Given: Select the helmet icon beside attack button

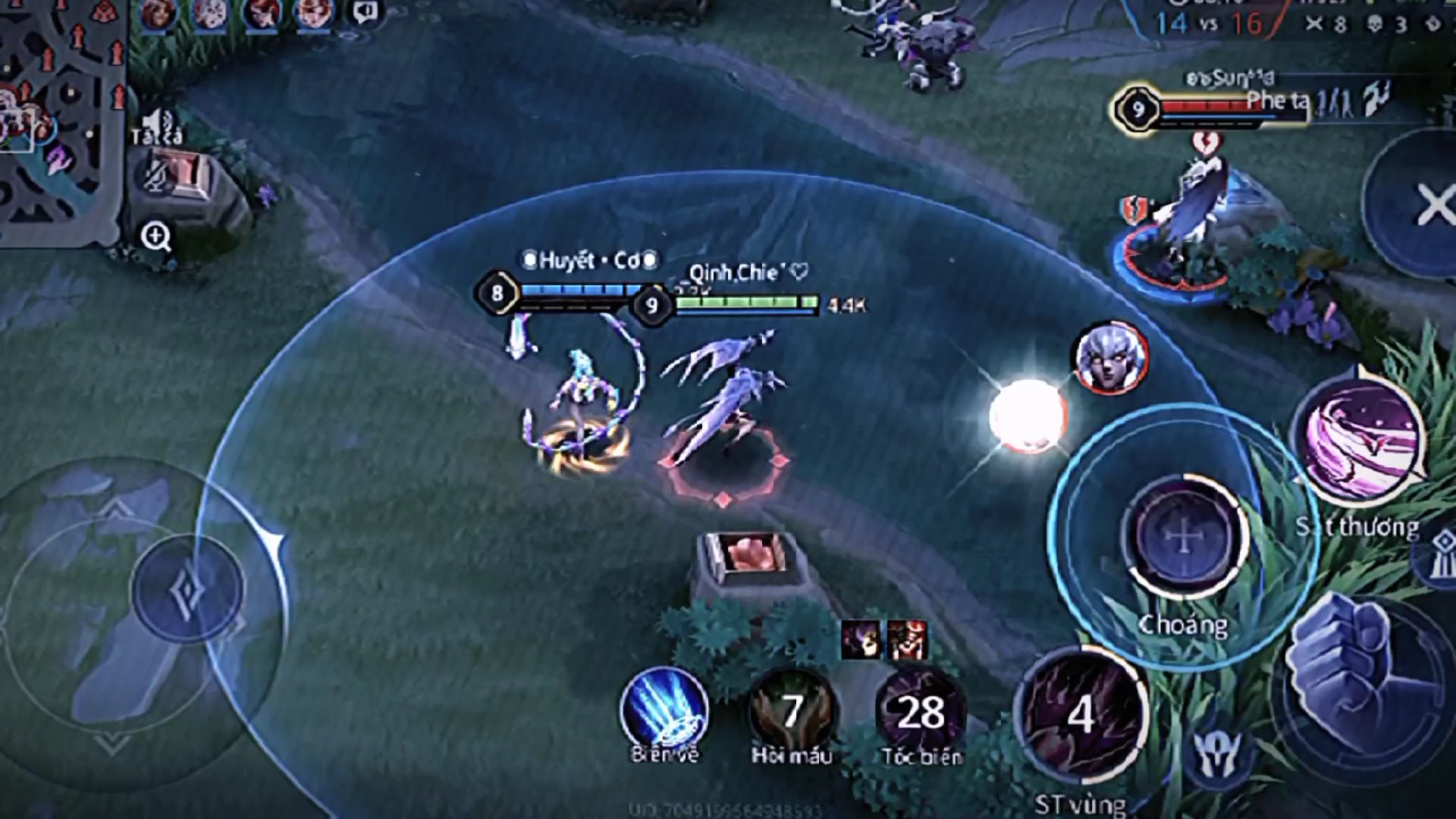Looking at the screenshot, I should [x=1216, y=752].
